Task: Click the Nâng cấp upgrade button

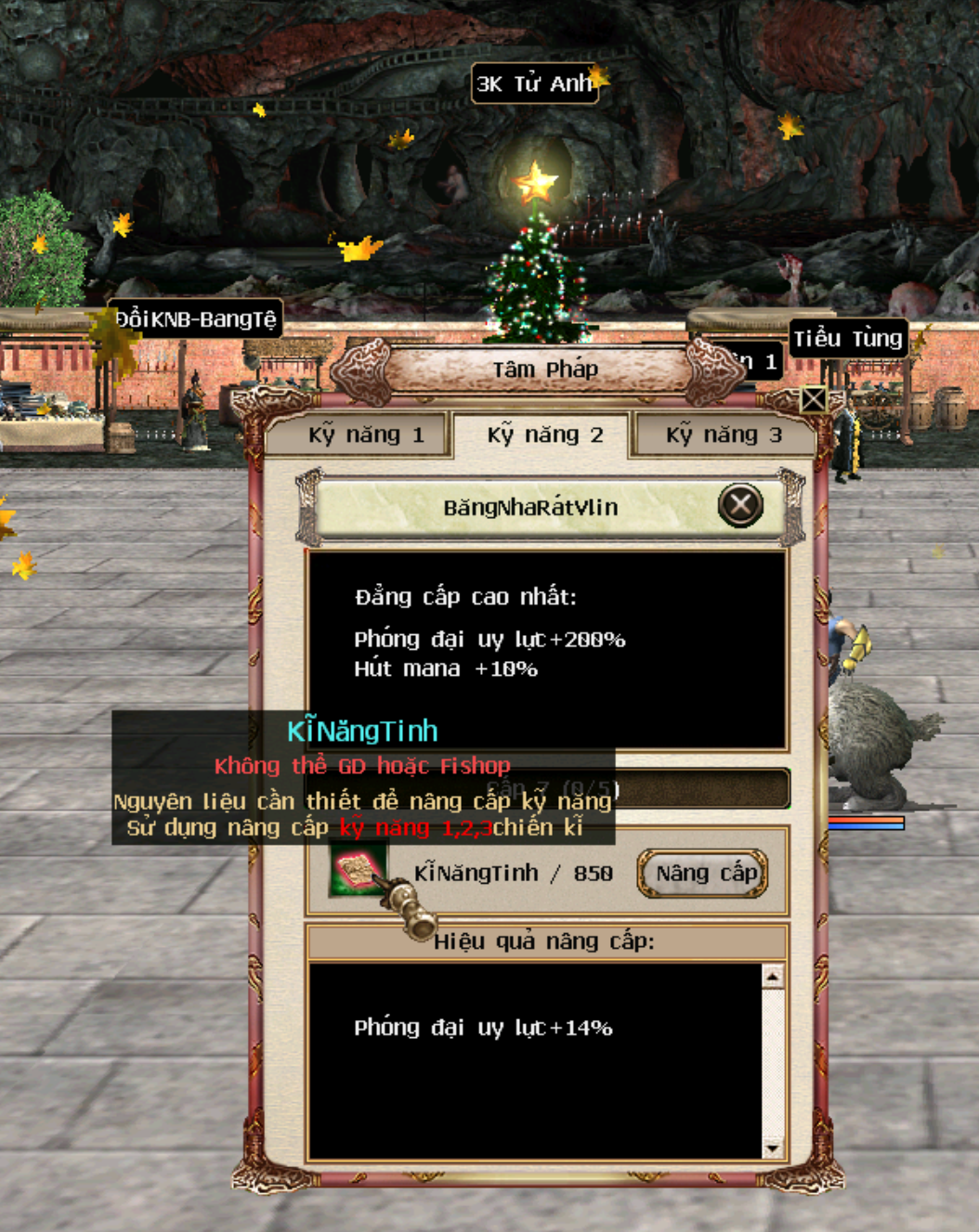Action: tap(703, 874)
